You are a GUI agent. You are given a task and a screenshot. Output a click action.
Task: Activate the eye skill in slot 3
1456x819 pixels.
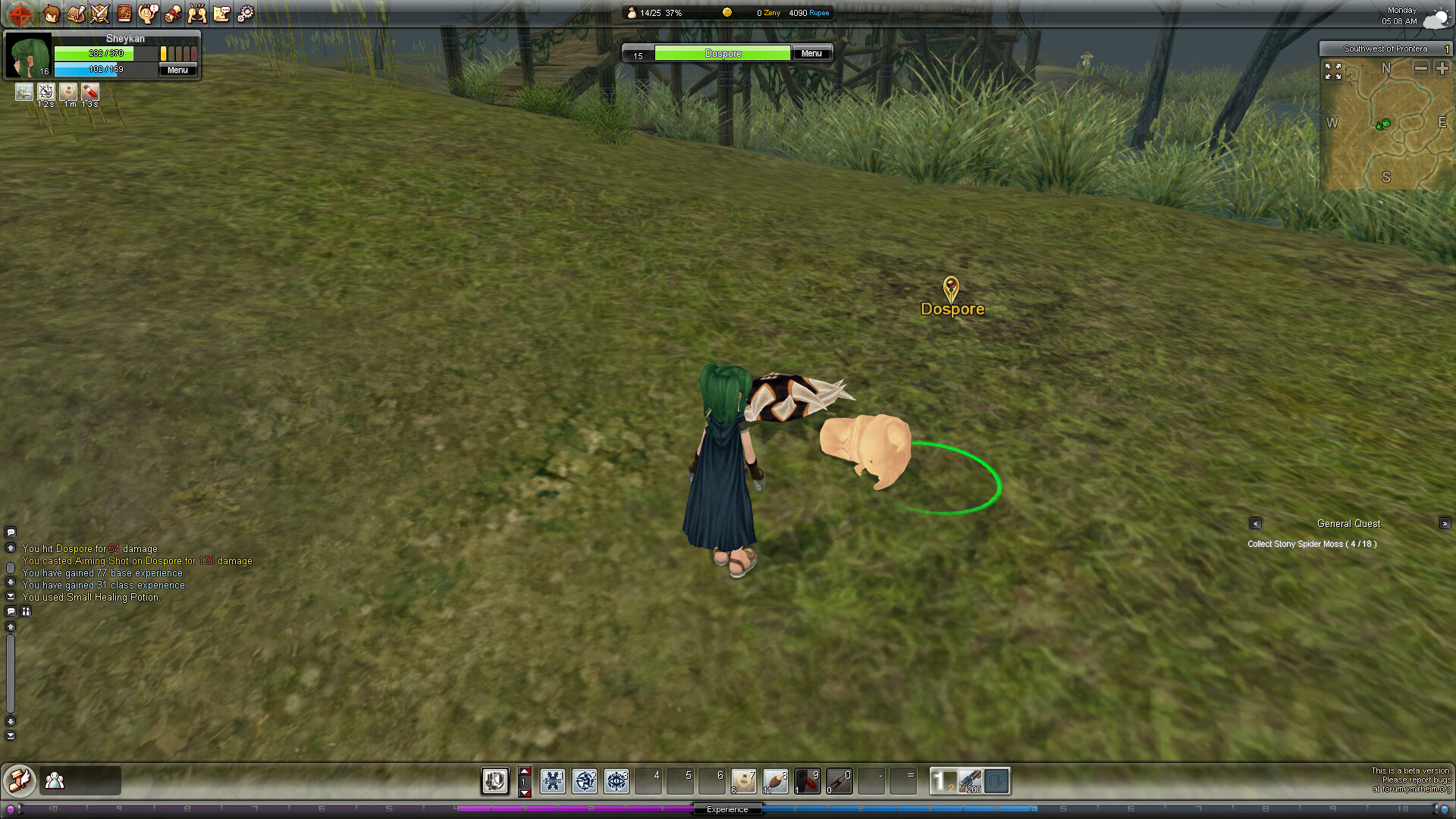tap(617, 781)
